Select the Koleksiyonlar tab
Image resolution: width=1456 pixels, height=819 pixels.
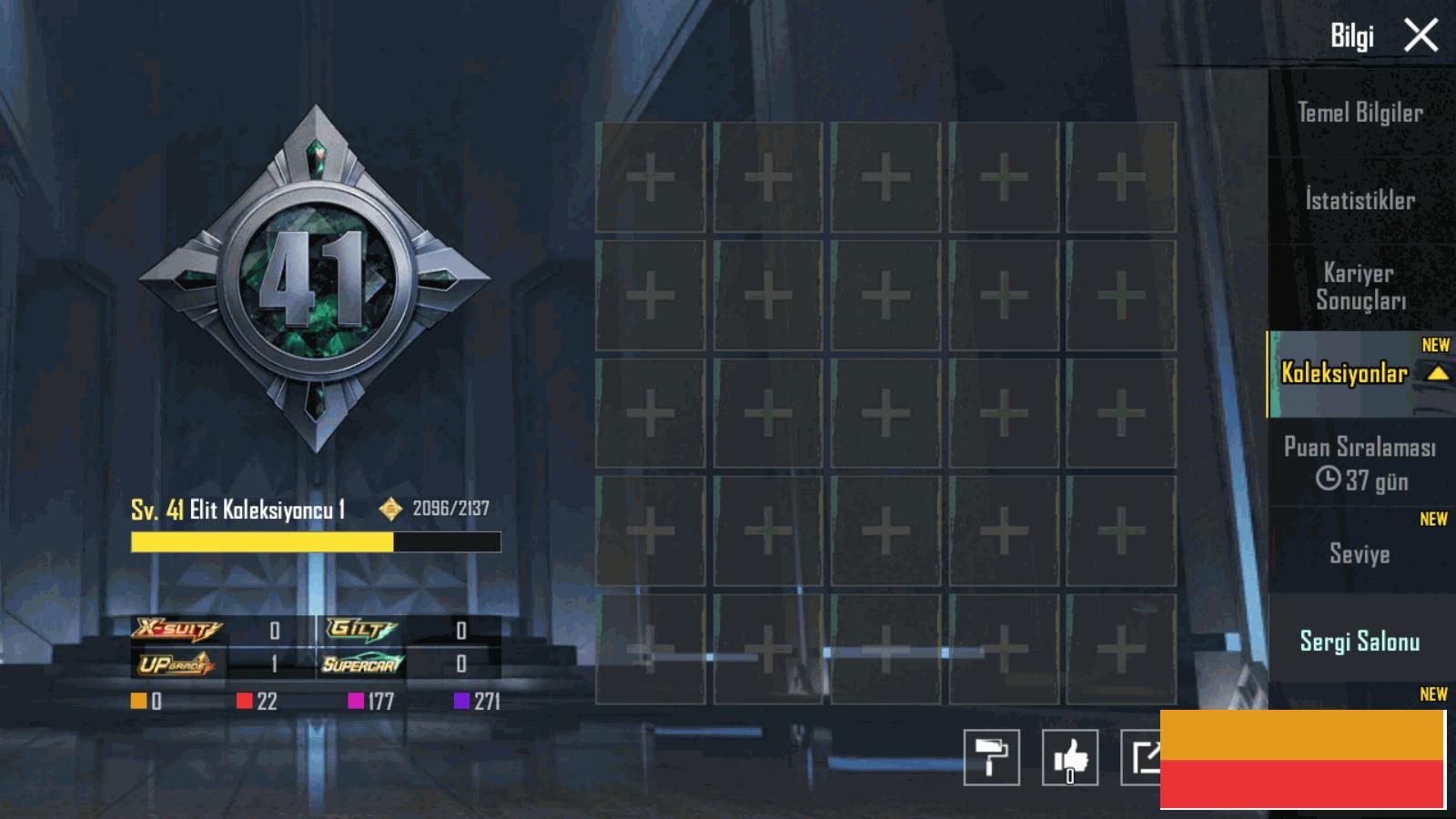1345,373
